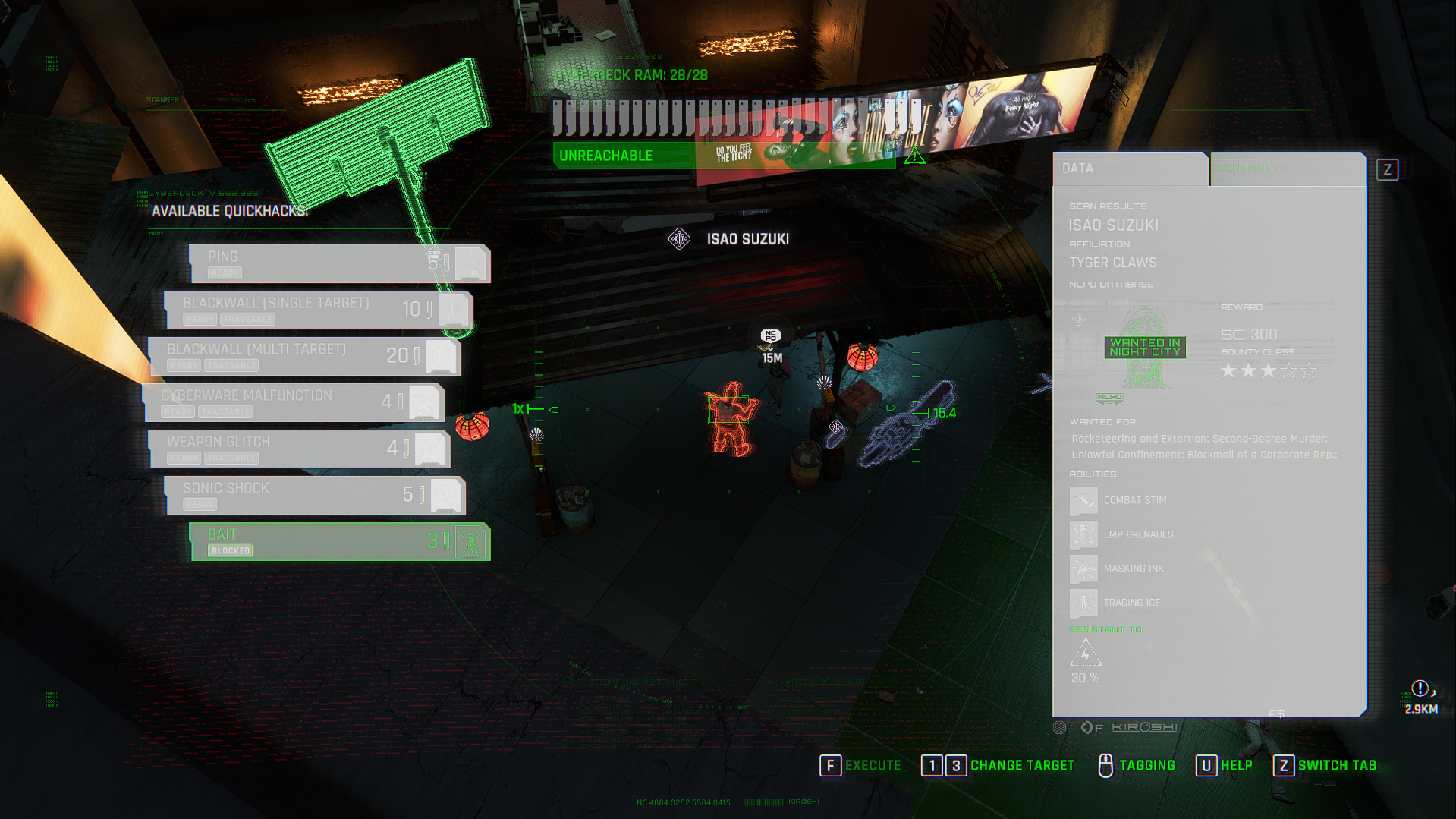This screenshot has height=819, width=1456.
Task: Click the Execute button
Action: [860, 765]
